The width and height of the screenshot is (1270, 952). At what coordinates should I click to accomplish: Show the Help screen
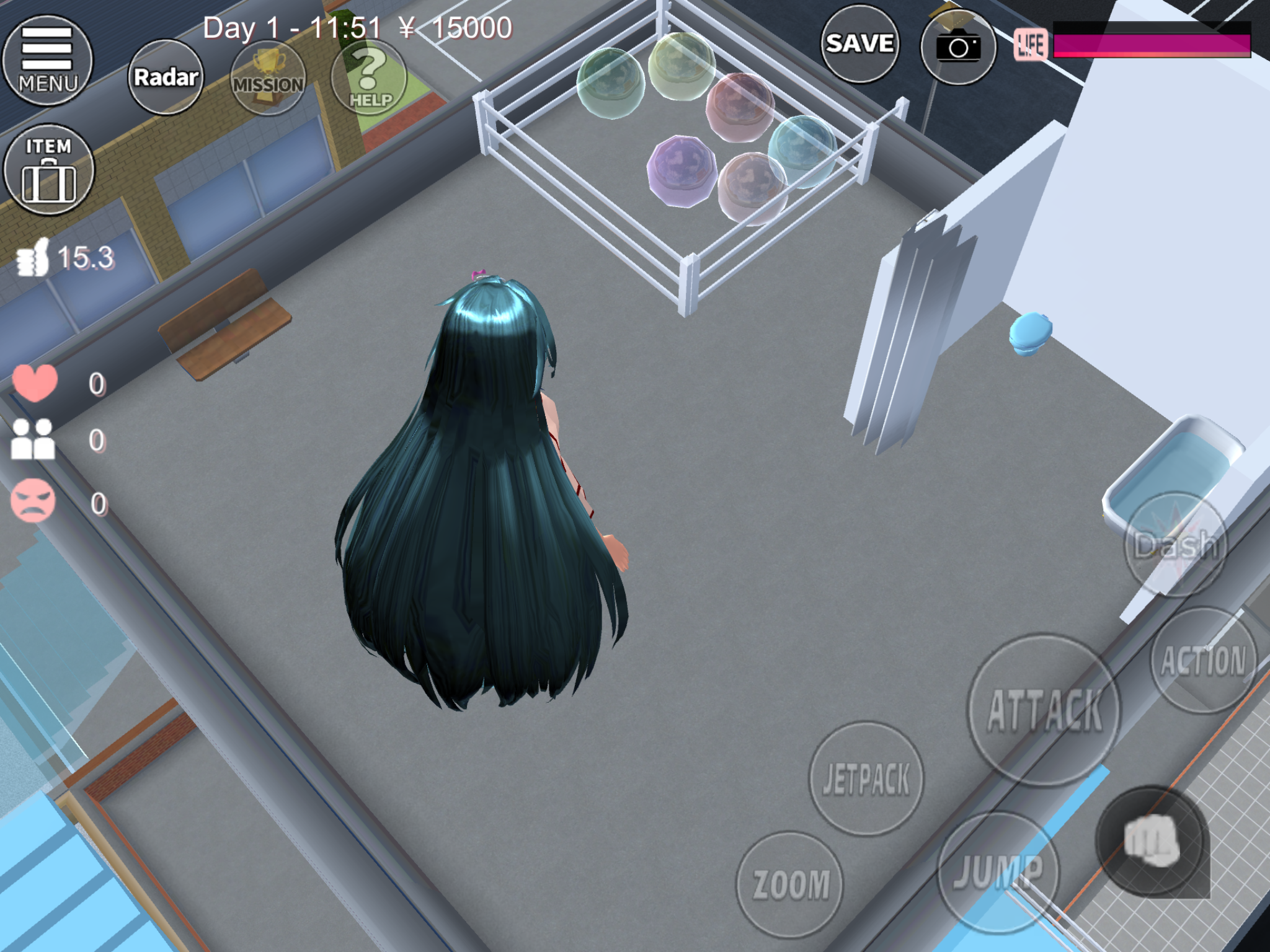[x=370, y=78]
